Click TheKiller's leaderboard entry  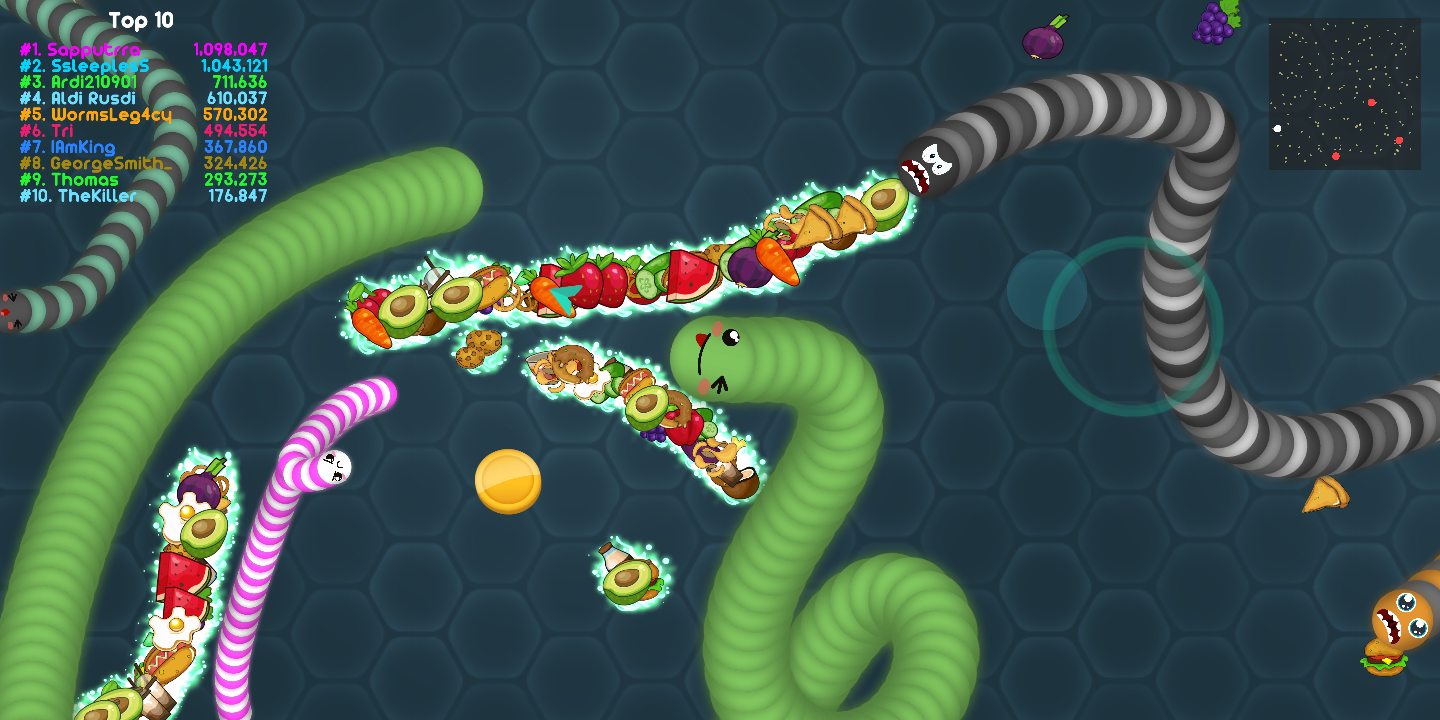tap(143, 196)
